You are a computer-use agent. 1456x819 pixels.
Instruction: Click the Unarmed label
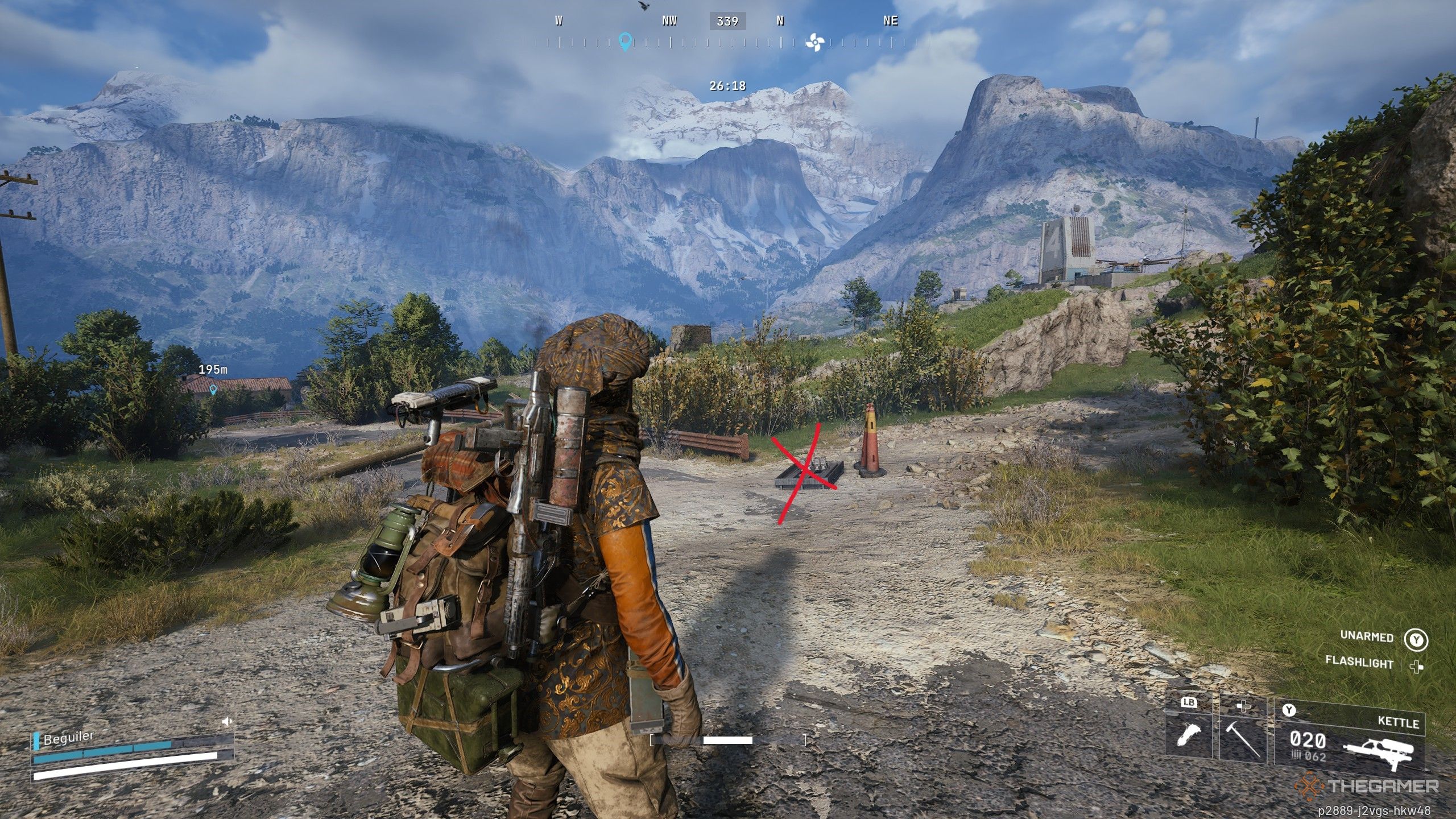(1366, 636)
